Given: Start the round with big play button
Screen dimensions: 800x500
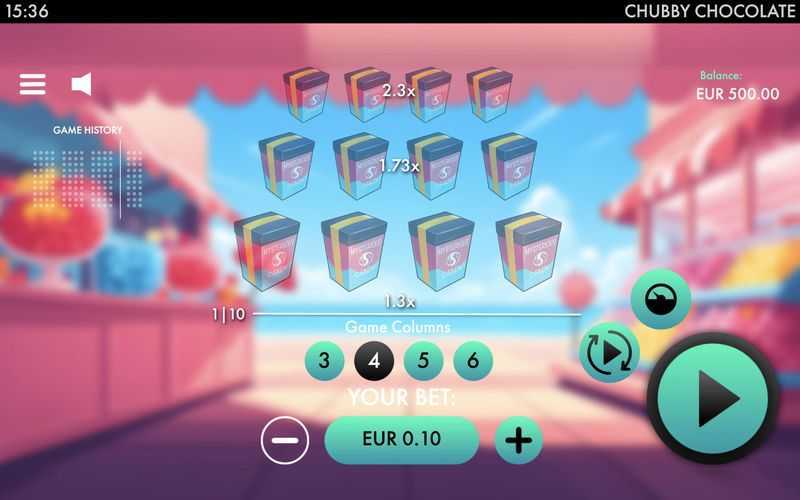Looking at the screenshot, I should [x=713, y=398].
